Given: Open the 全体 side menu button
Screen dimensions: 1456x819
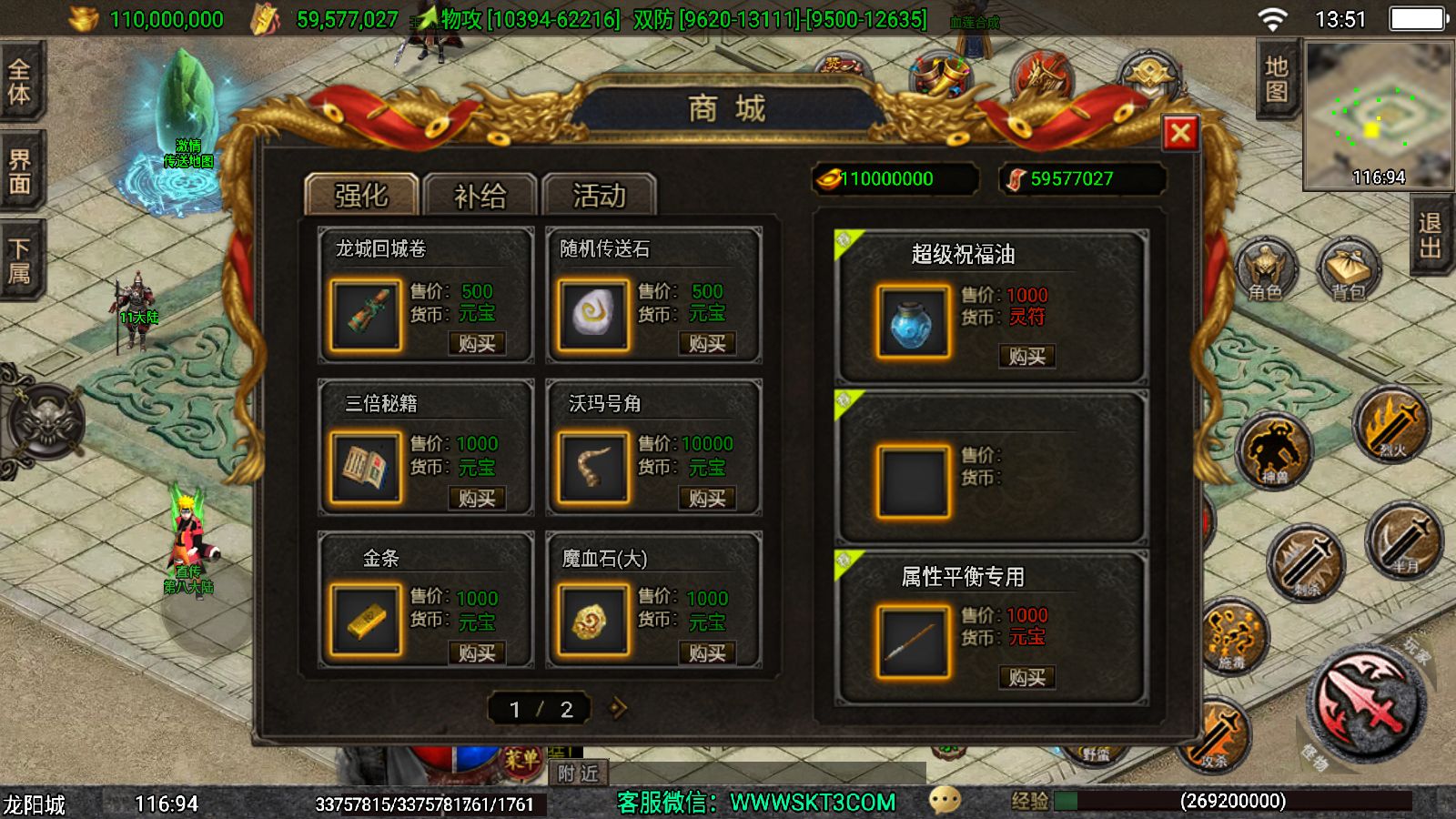Looking at the screenshot, I should 20,82.
